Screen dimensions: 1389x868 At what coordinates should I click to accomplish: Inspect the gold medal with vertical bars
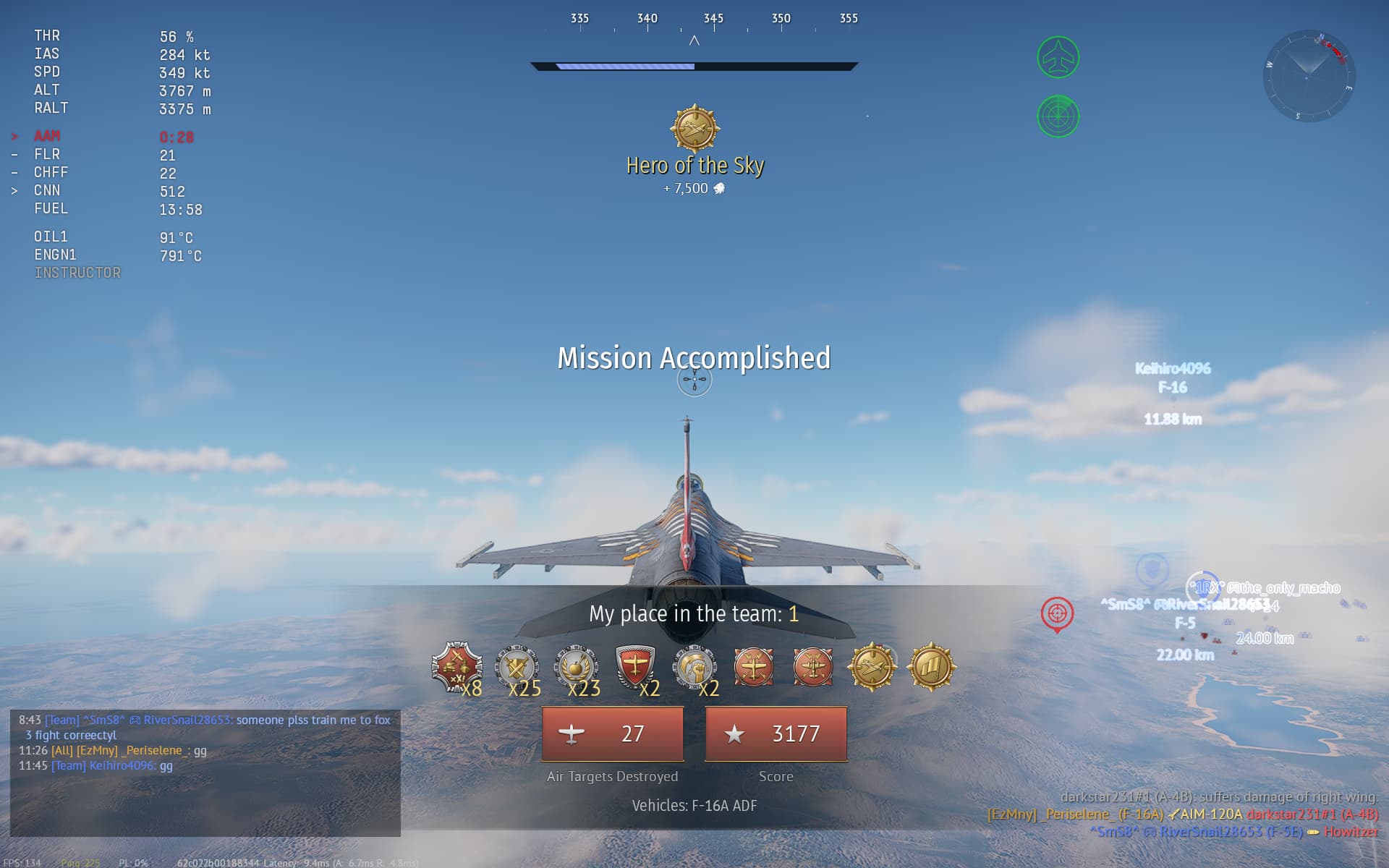[x=931, y=666]
